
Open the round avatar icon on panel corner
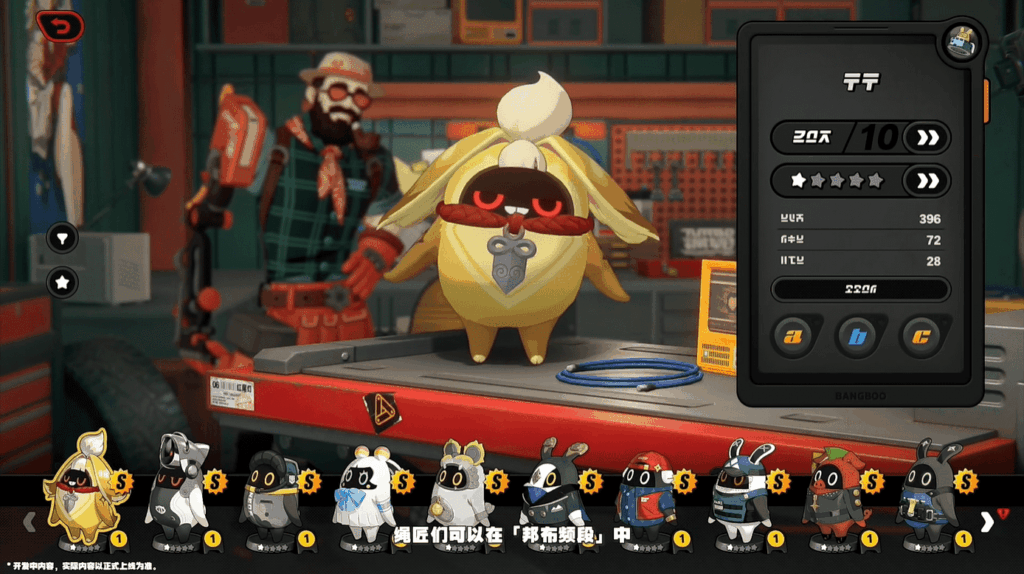(x=962, y=43)
